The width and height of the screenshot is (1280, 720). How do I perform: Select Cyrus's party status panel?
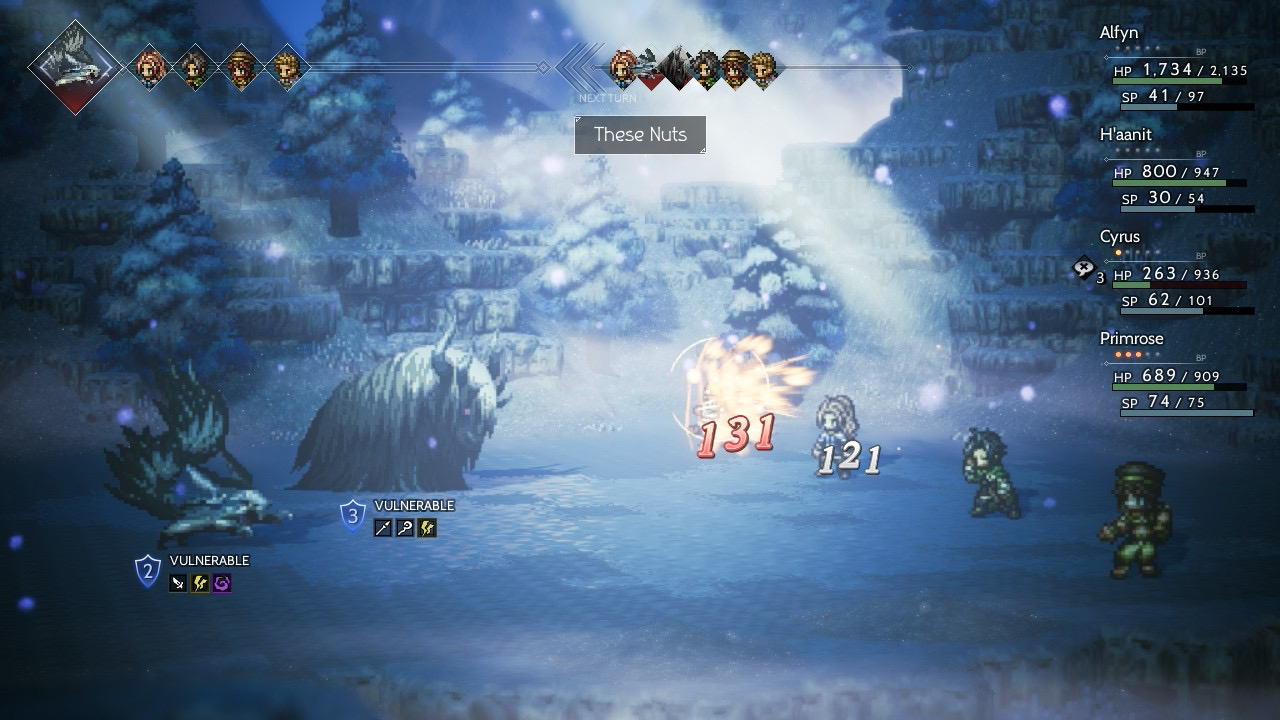coord(1178,274)
